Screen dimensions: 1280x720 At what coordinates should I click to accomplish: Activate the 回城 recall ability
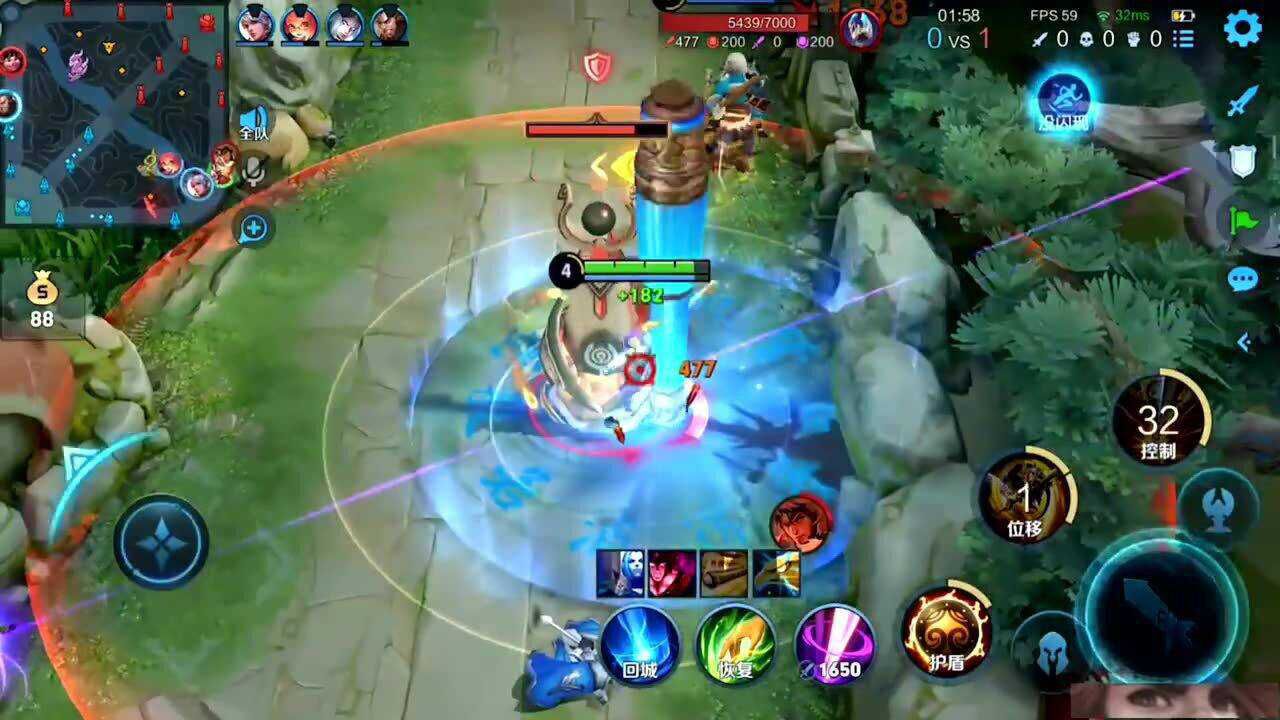(640, 645)
